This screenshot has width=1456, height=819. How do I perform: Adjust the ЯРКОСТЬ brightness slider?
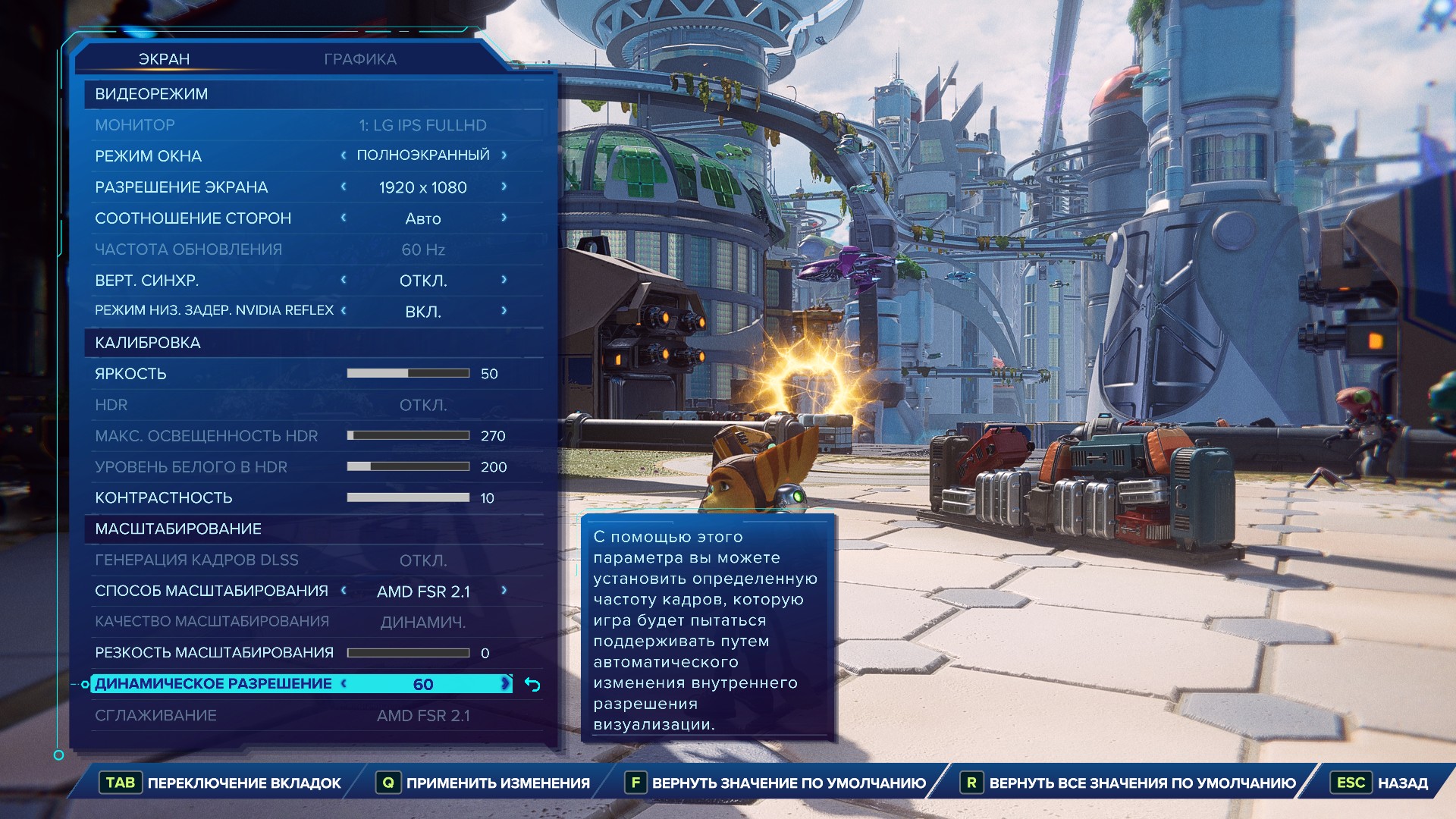pyautogui.click(x=408, y=373)
